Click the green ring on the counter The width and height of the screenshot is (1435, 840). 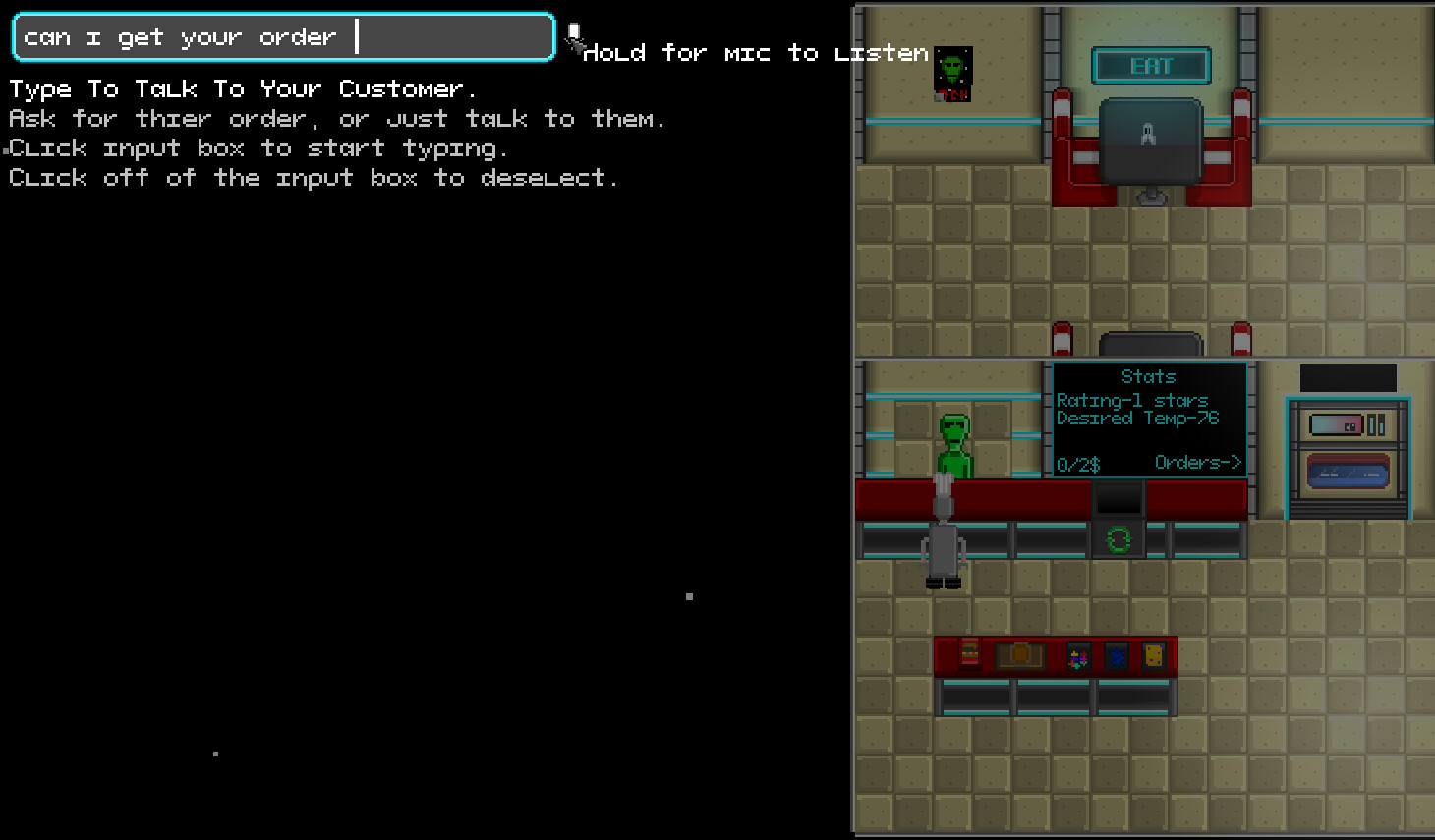click(x=1119, y=539)
